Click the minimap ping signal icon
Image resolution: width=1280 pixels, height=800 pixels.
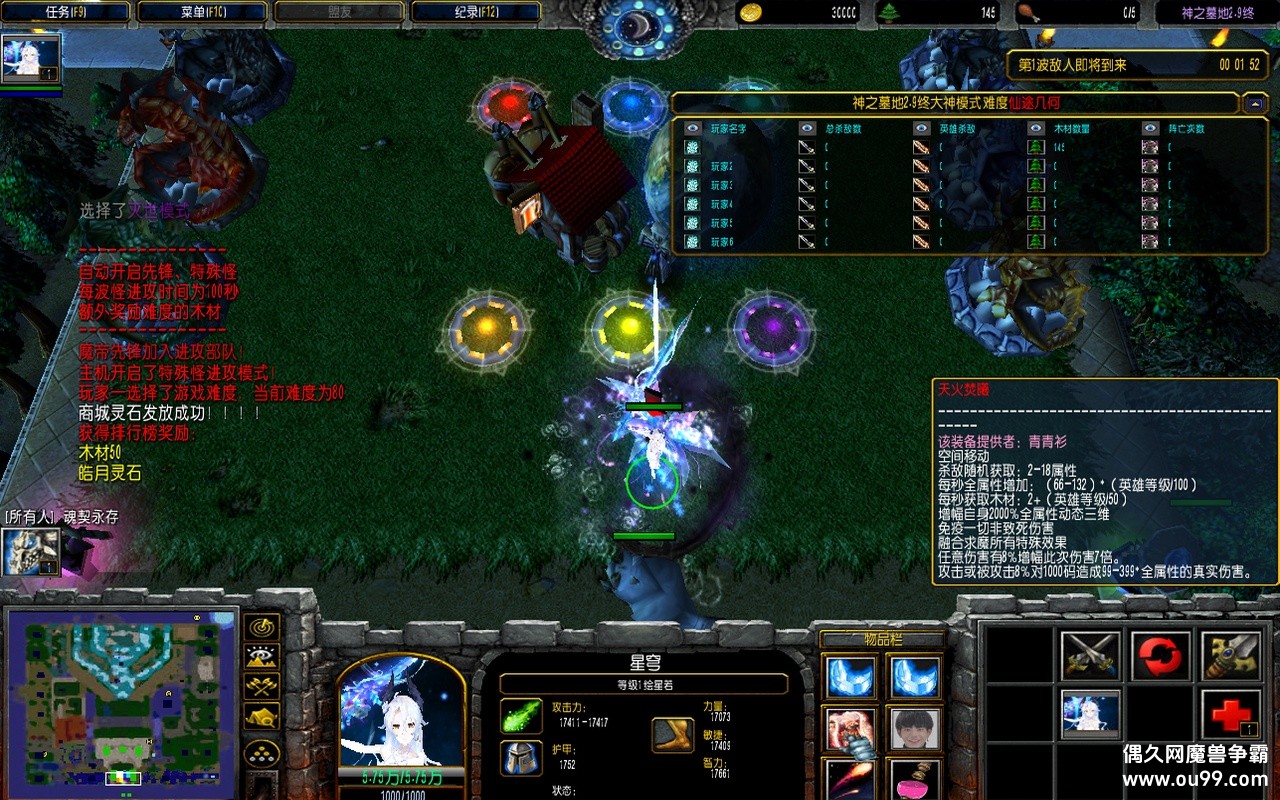(263, 627)
